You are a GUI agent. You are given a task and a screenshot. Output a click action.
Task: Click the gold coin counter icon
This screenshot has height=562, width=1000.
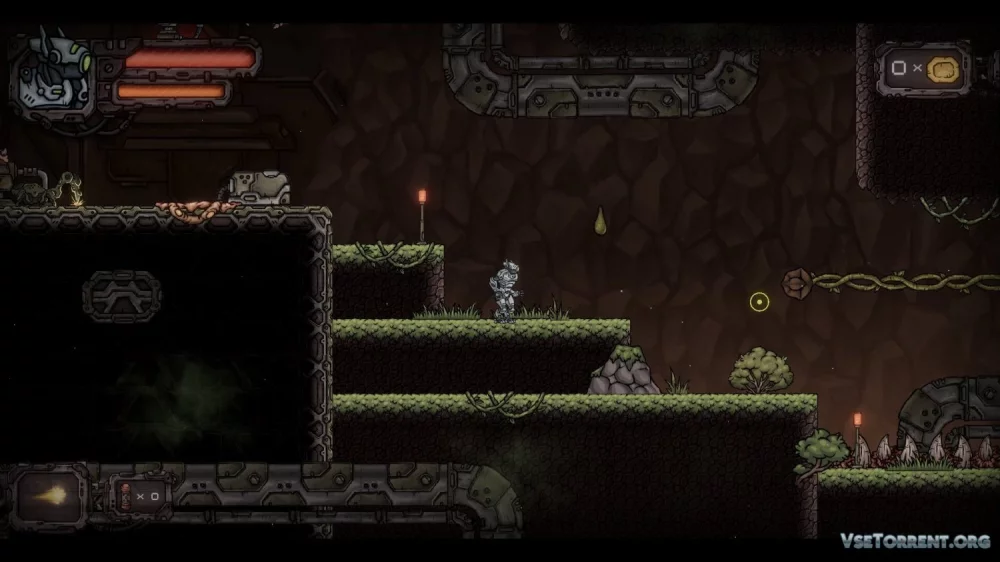pyautogui.click(x=941, y=69)
